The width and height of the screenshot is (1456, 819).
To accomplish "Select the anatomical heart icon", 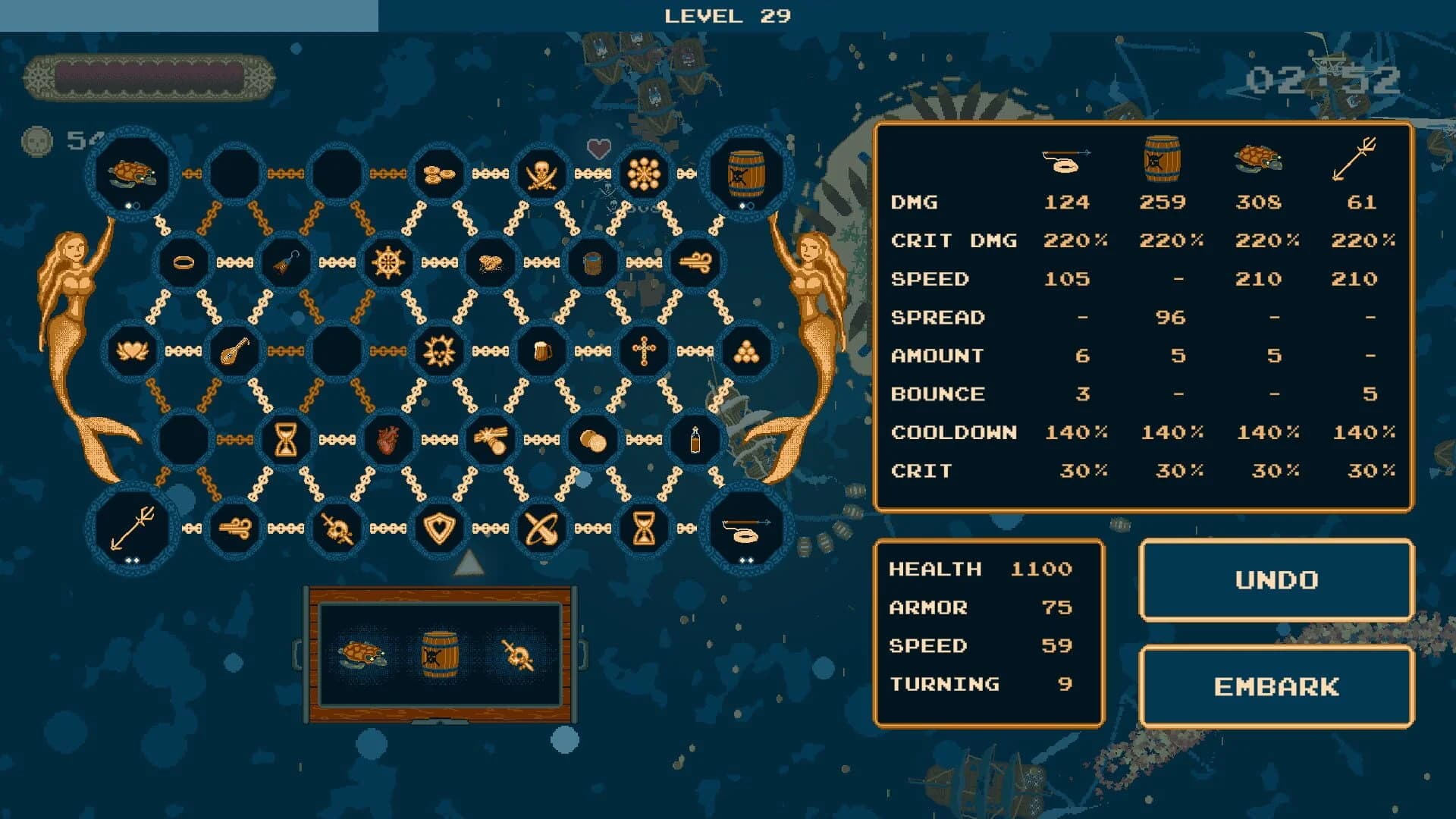I will 388,439.
